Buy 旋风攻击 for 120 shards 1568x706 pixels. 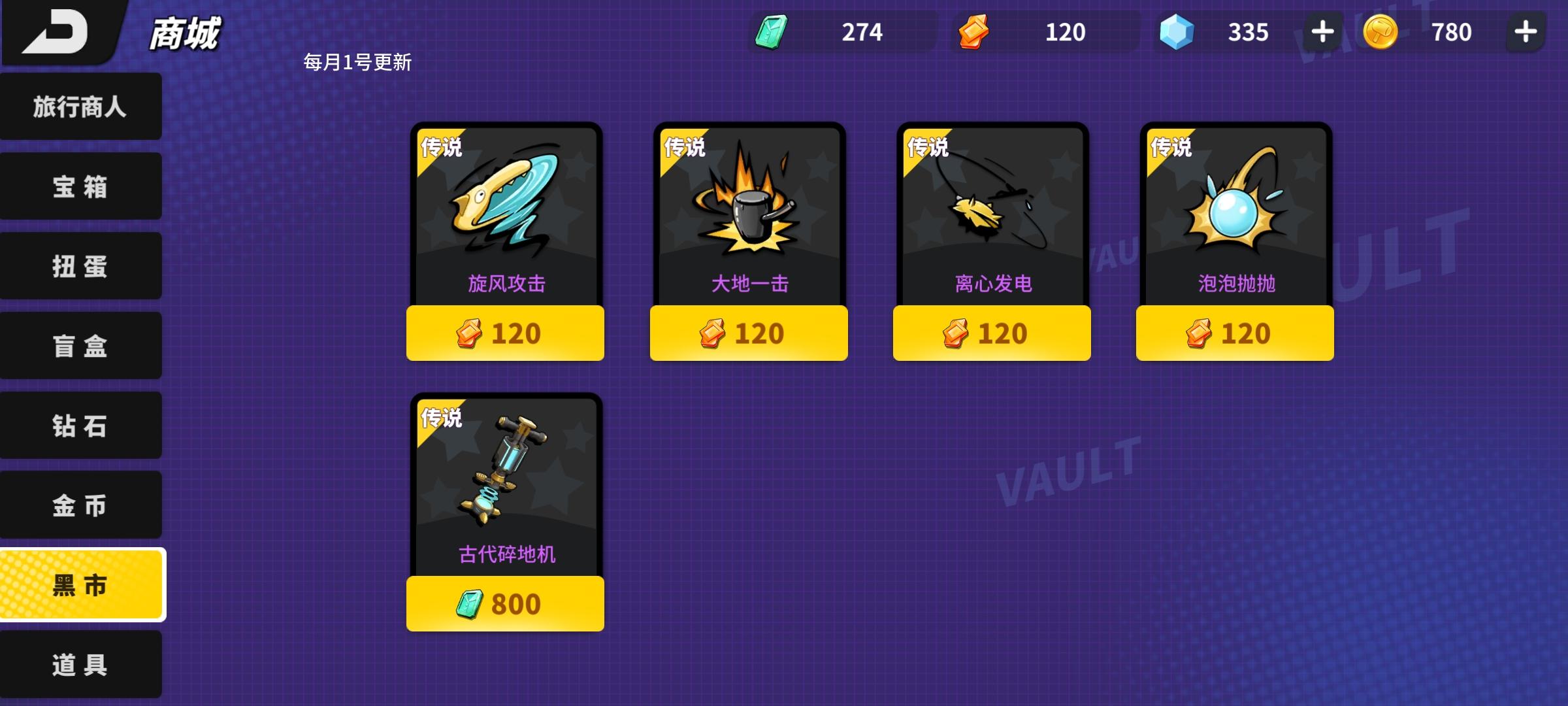[x=504, y=332]
